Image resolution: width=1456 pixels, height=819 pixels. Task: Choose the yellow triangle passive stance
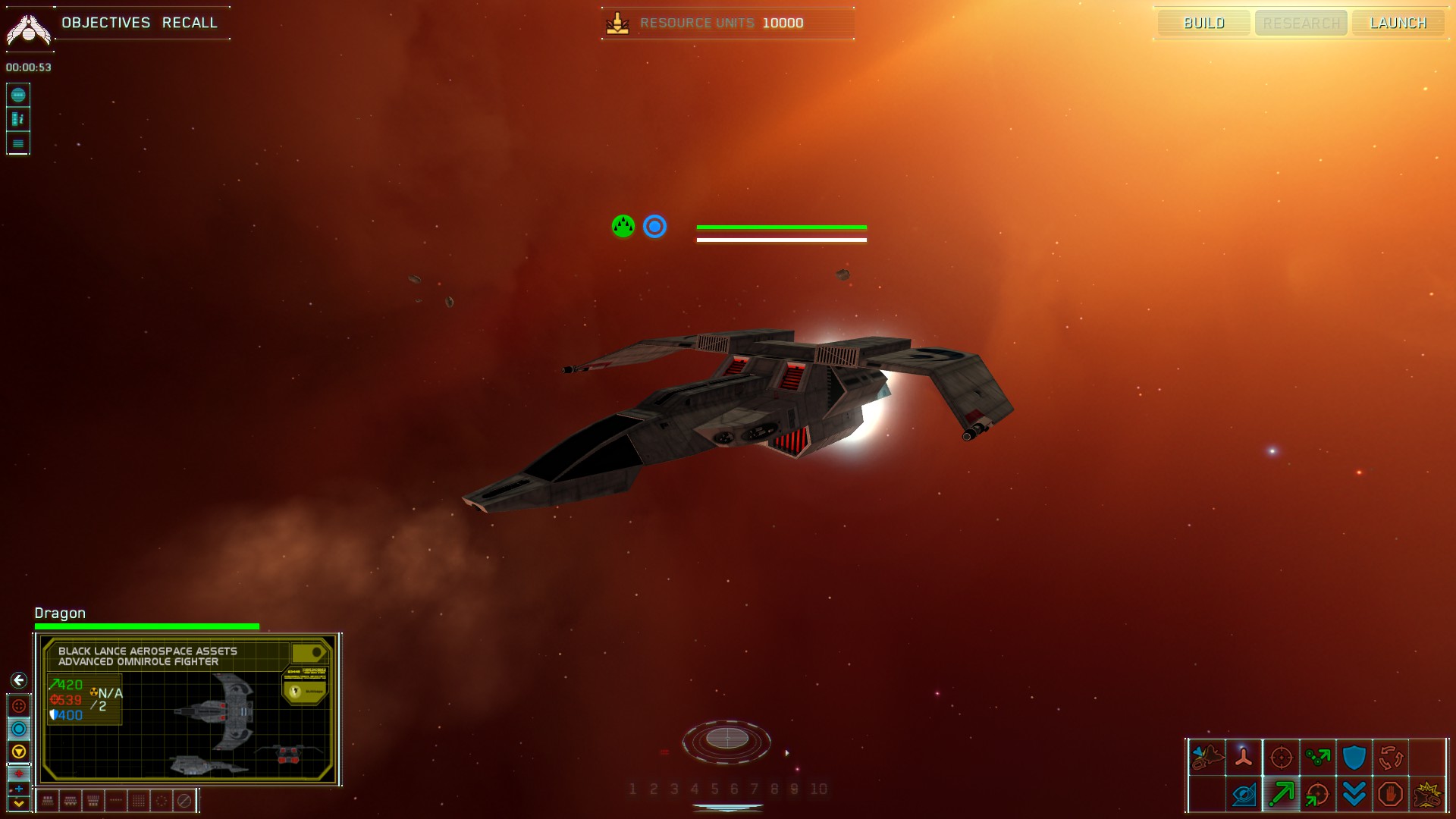click(x=19, y=752)
